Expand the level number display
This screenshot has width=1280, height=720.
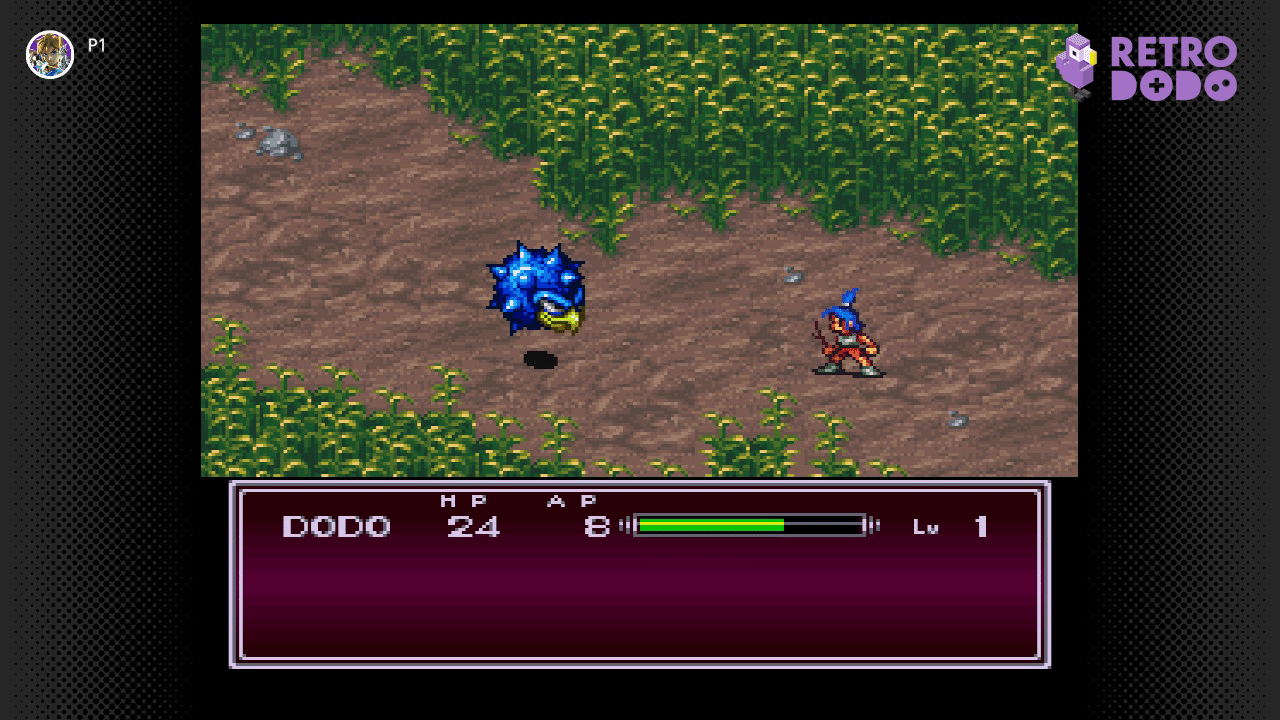[981, 524]
